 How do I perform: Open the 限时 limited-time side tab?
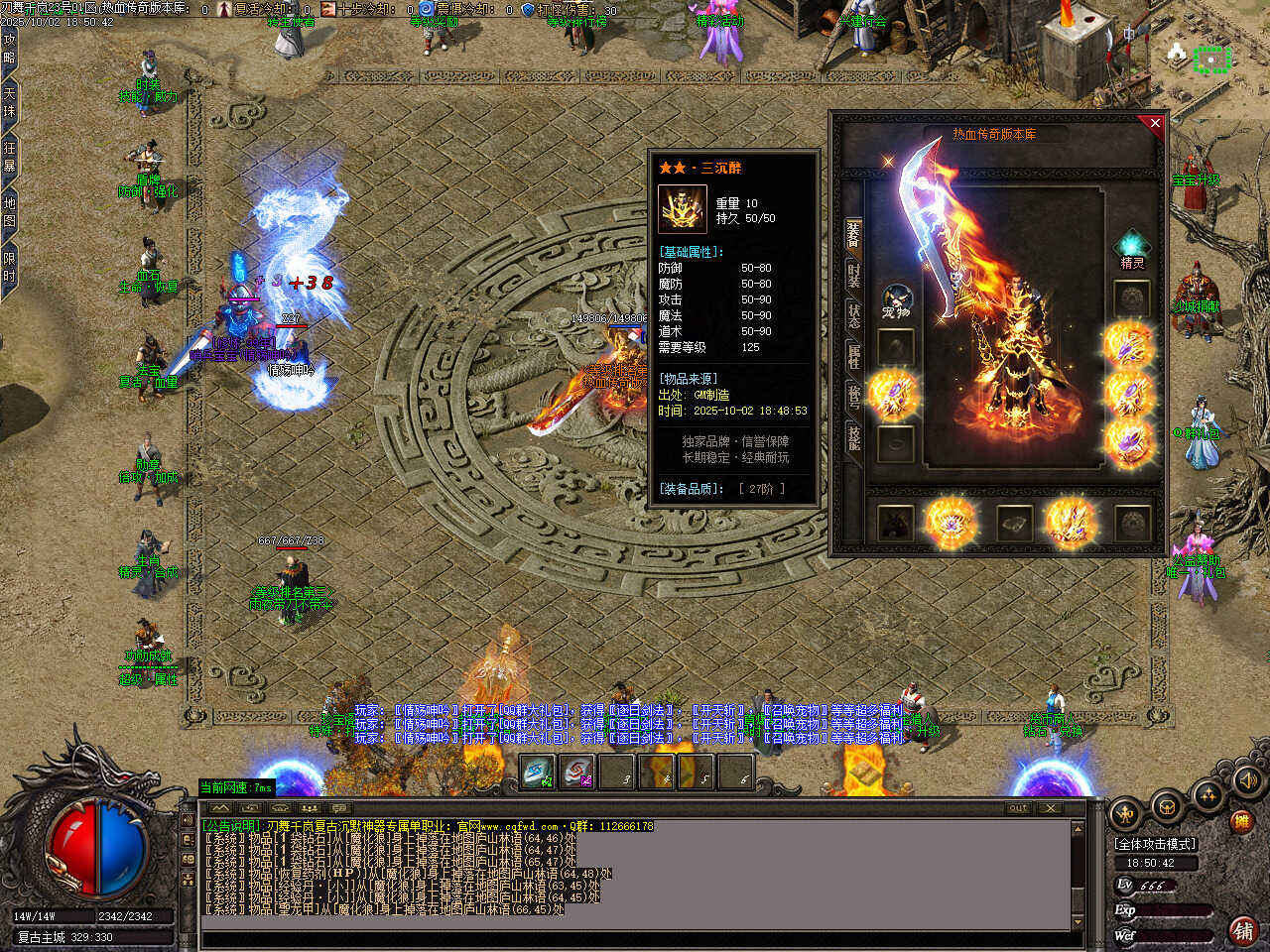click(x=10, y=267)
